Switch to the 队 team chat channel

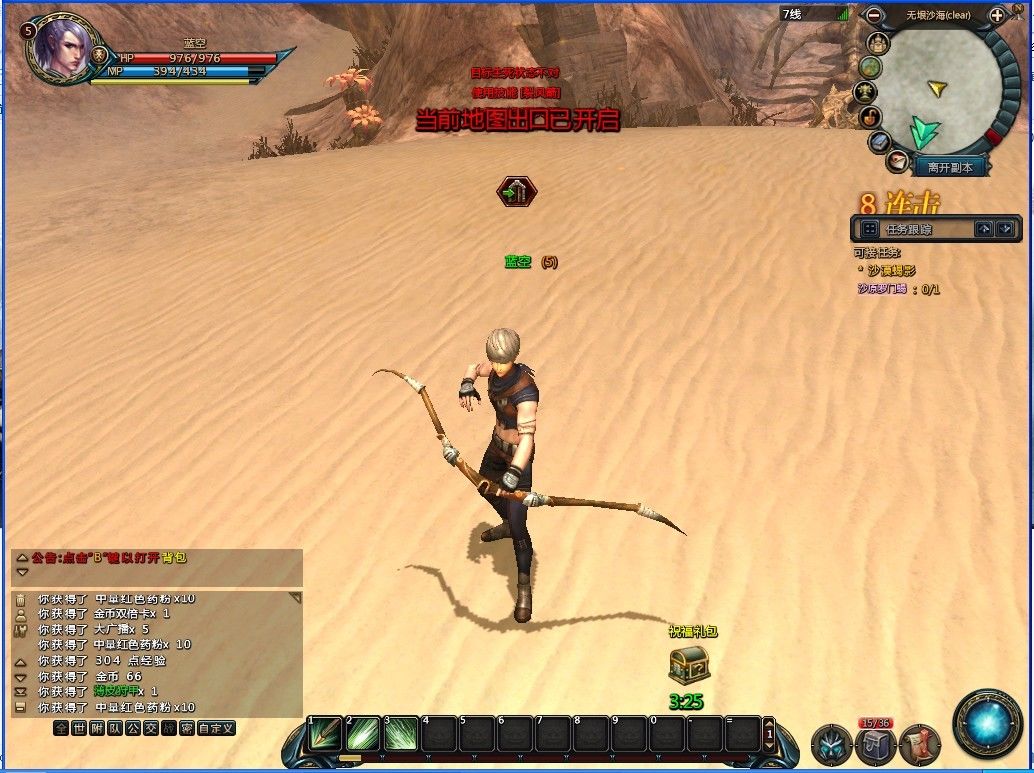115,728
